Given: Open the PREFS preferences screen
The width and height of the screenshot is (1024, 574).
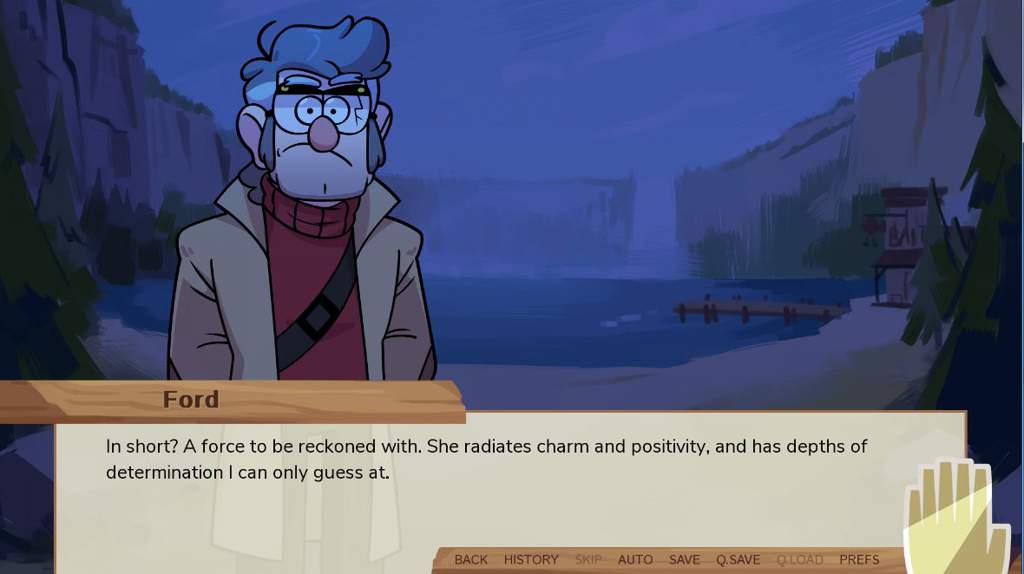Looking at the screenshot, I should 859,559.
